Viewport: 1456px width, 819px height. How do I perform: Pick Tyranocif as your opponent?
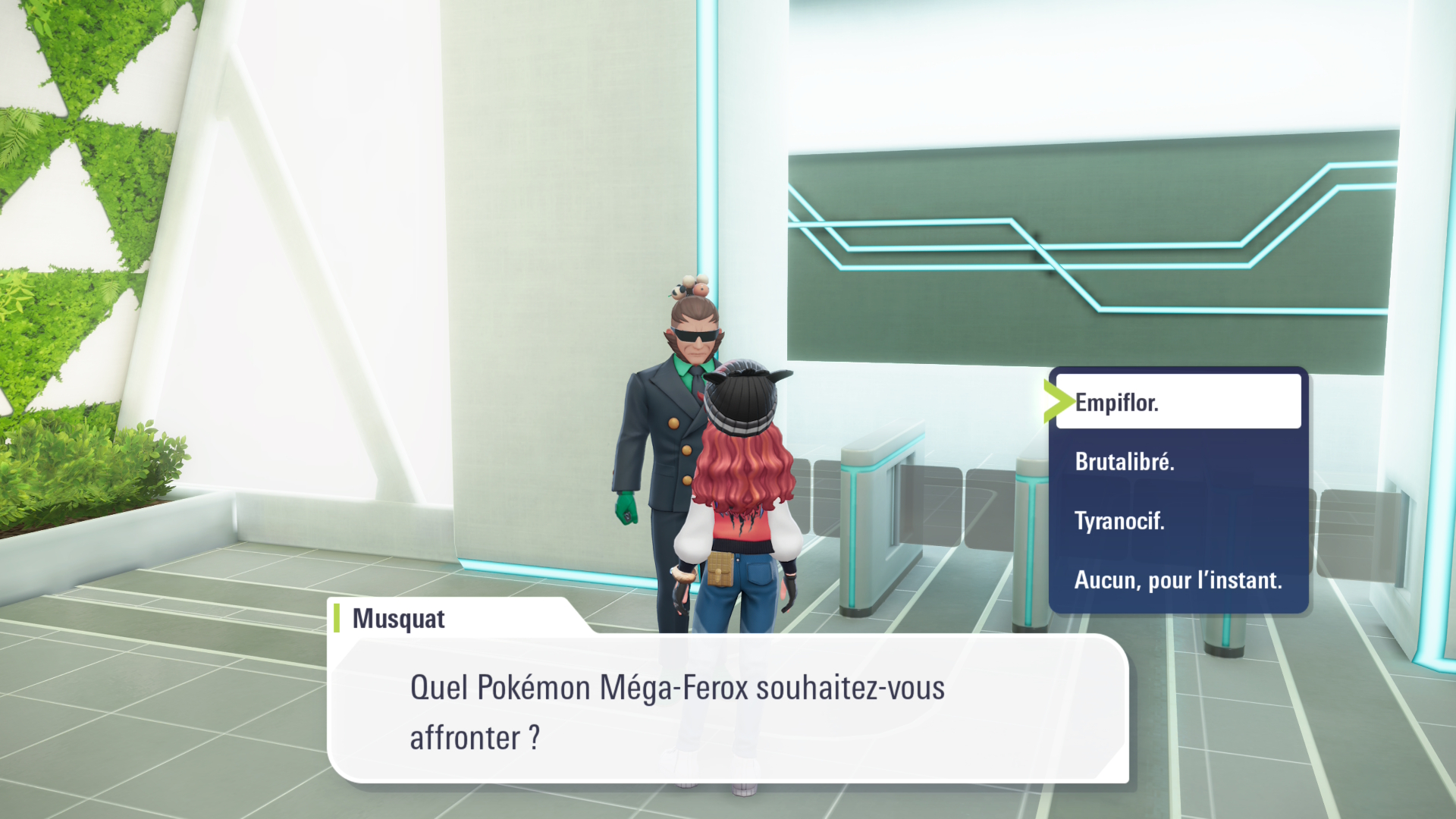(1119, 520)
